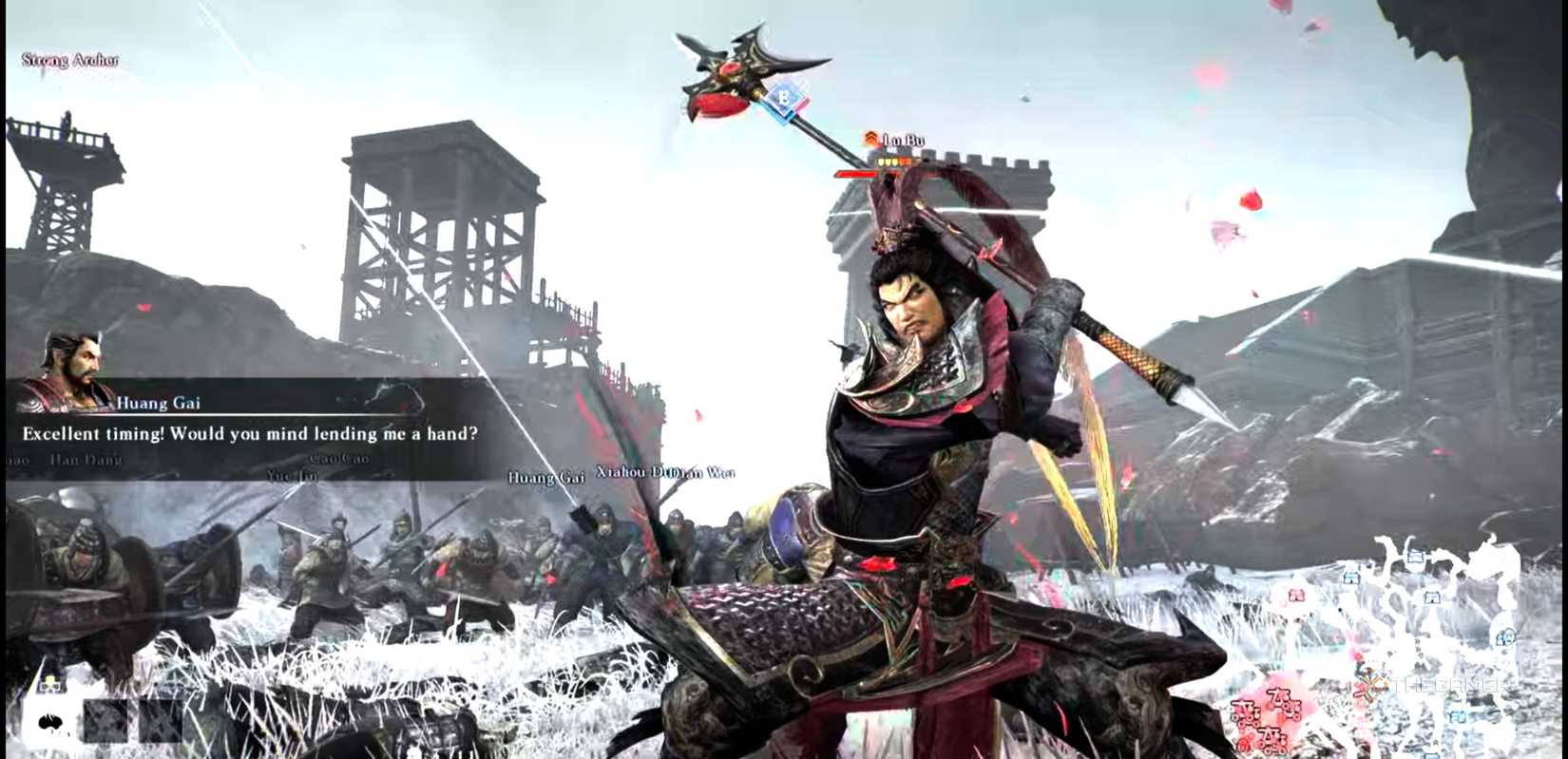The width and height of the screenshot is (1568, 759).
Task: Click Huang Gai's request for help text
Action: (249, 433)
